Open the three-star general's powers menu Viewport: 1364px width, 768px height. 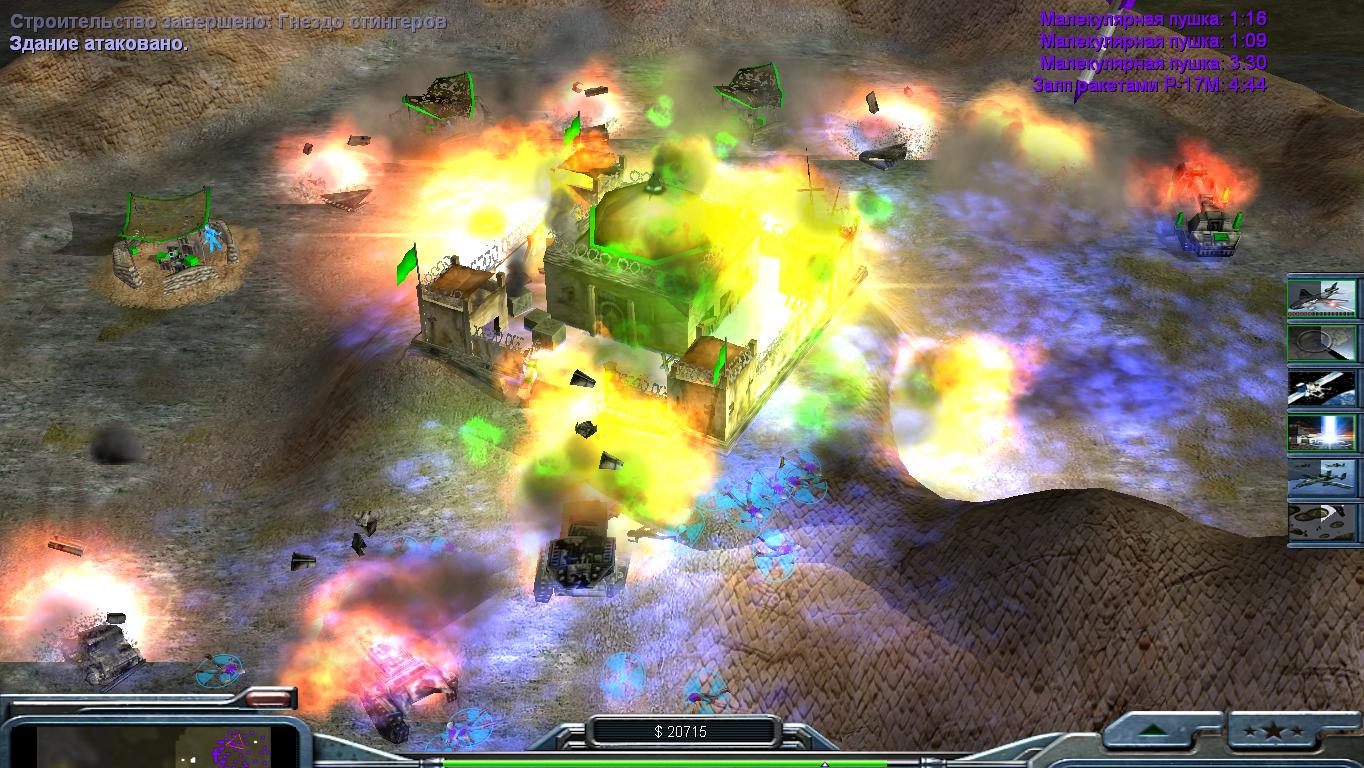pos(1282,730)
